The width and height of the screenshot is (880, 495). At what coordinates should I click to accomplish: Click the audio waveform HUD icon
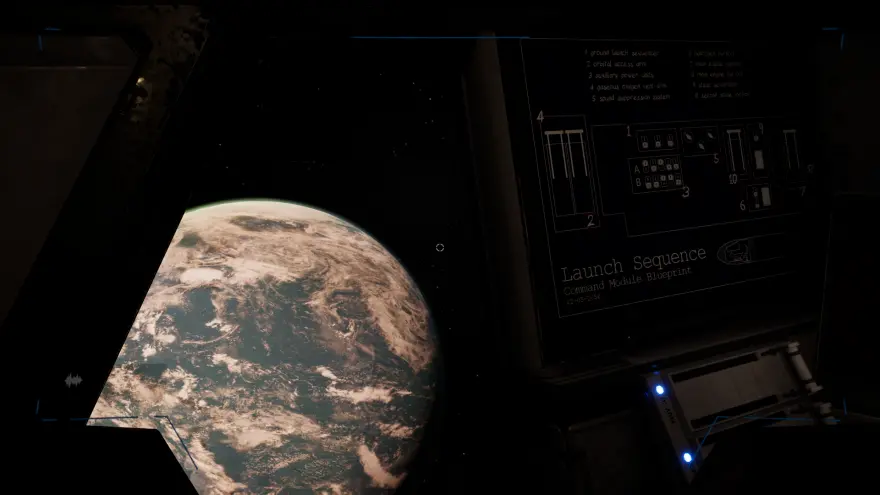[72, 380]
